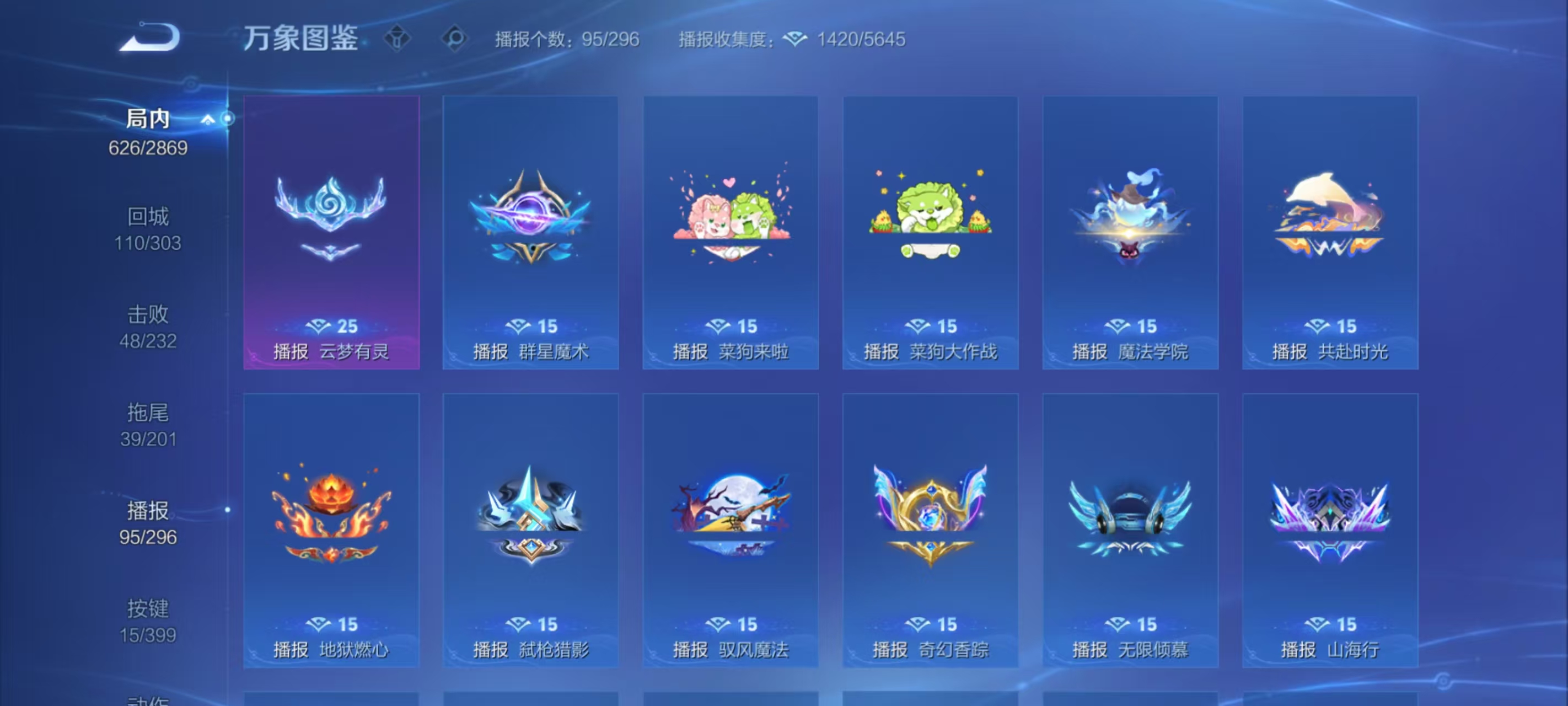1568x706 pixels.
Task: Open the search magnifier icon in the header
Action: [454, 39]
